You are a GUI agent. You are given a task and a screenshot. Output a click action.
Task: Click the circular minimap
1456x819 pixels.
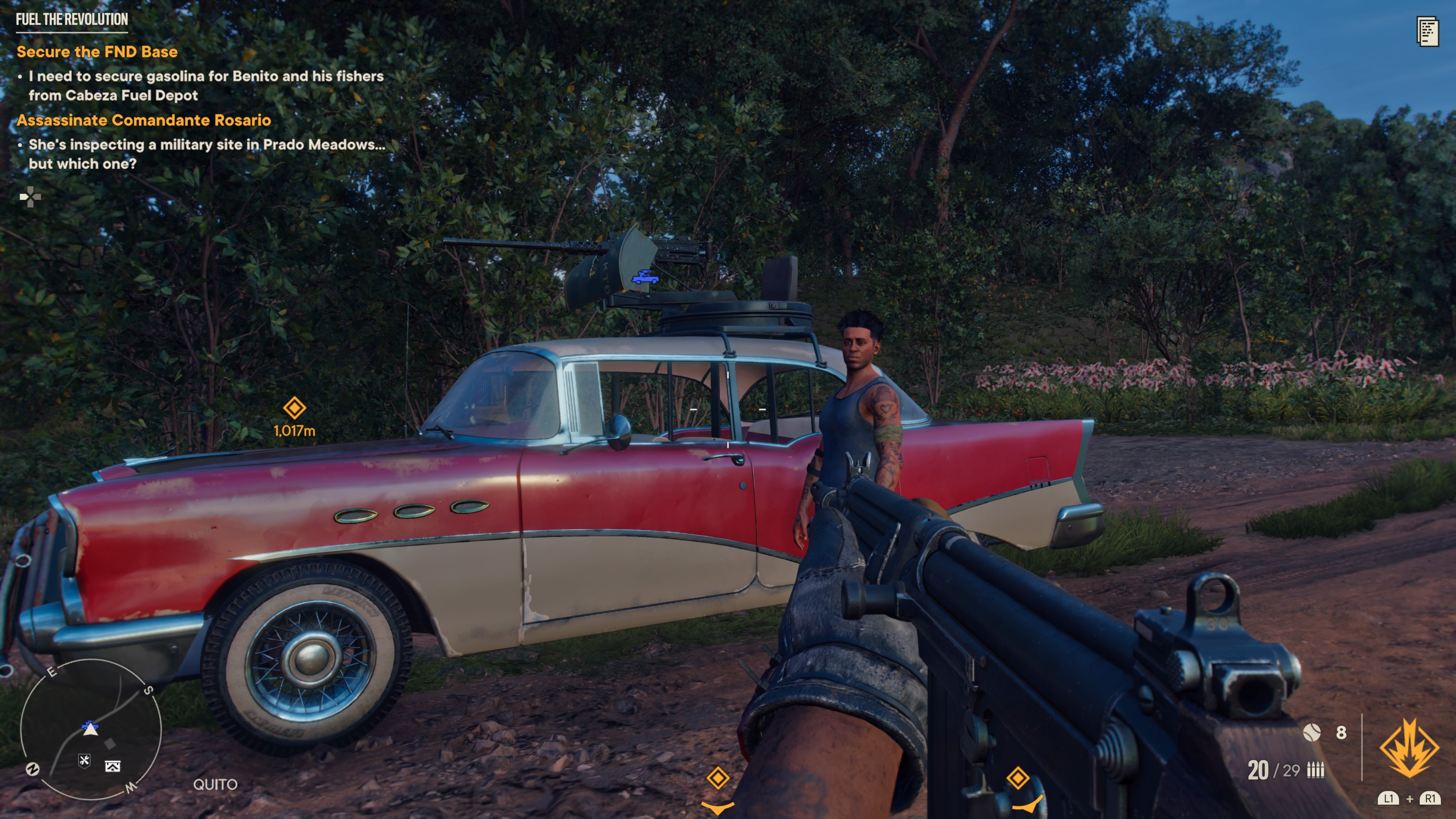click(91, 729)
